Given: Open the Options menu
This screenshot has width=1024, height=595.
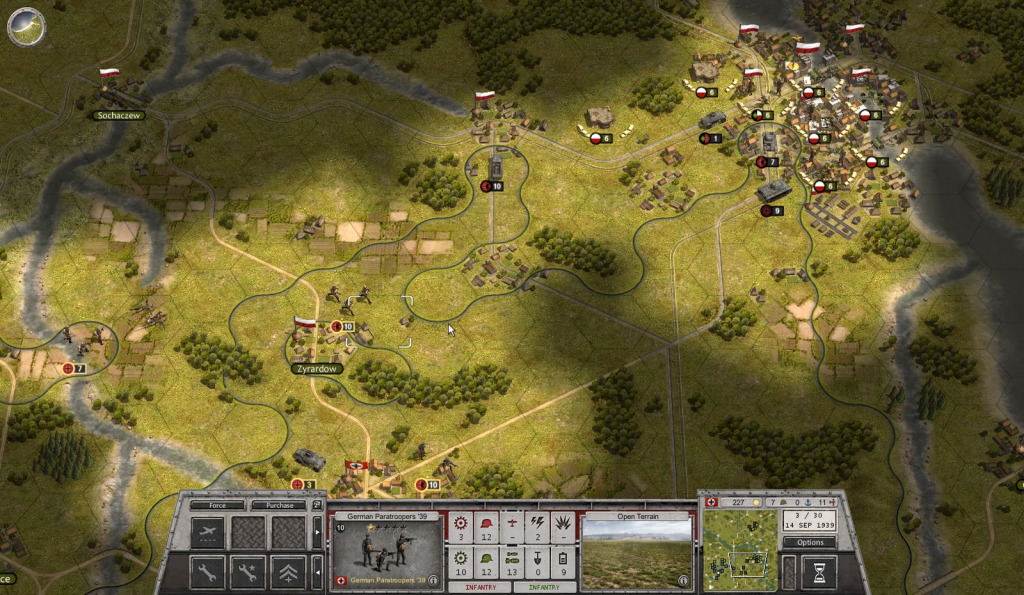Looking at the screenshot, I should click(810, 542).
